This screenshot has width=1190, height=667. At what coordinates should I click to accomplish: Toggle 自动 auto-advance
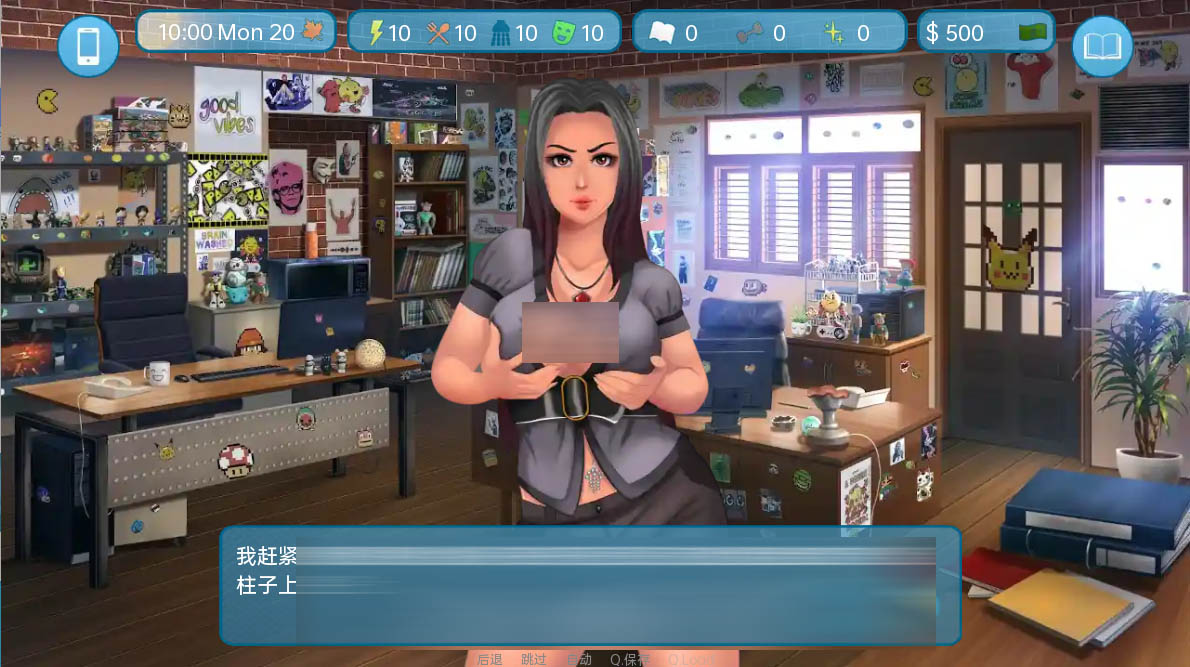pyautogui.click(x=579, y=659)
